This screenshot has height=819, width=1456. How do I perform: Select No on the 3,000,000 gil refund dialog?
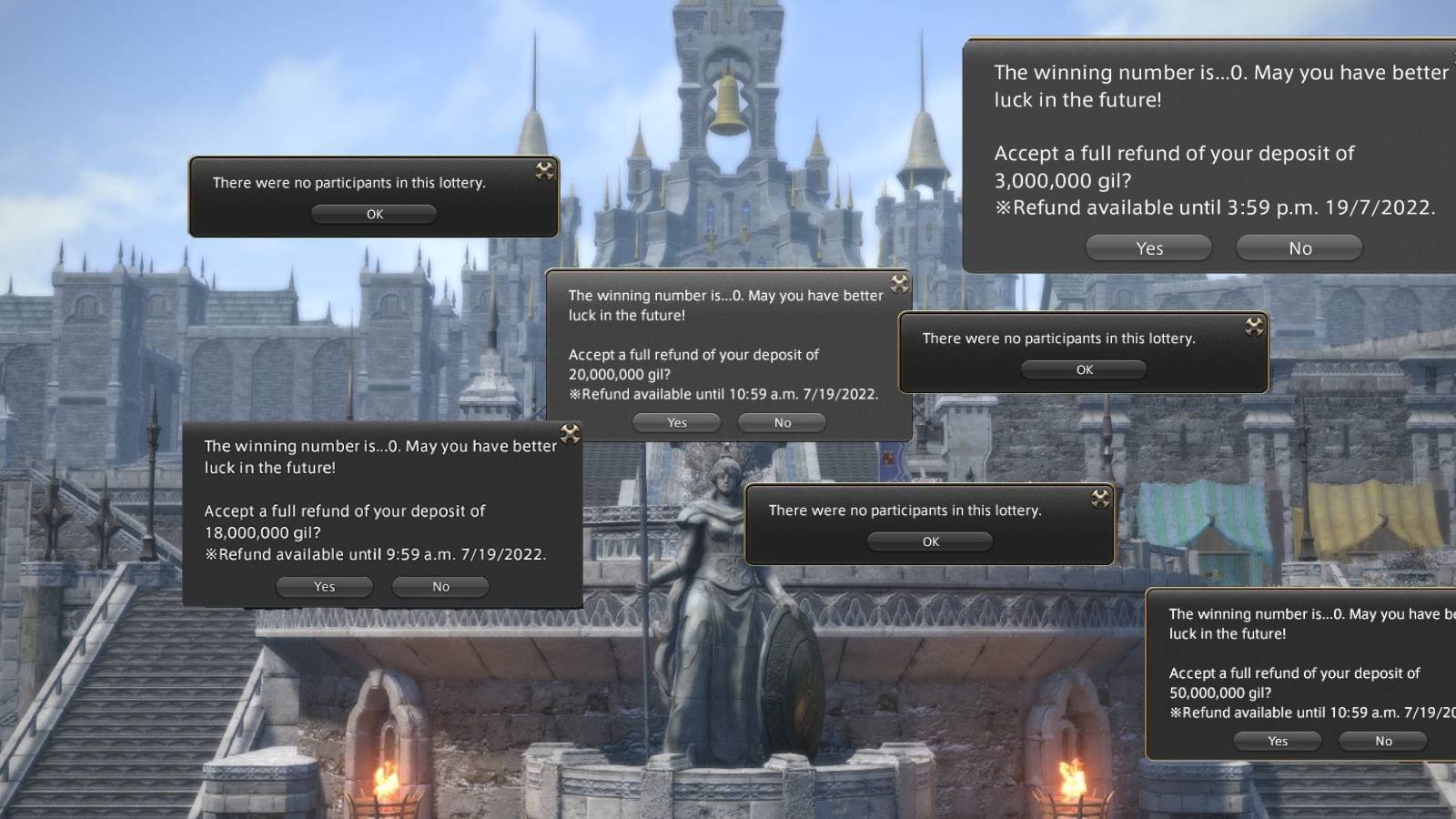point(1299,248)
